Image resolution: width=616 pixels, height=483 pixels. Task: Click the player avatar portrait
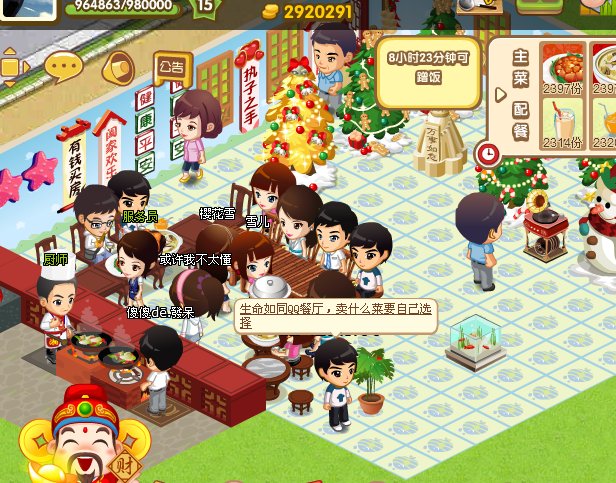(x=27, y=9)
